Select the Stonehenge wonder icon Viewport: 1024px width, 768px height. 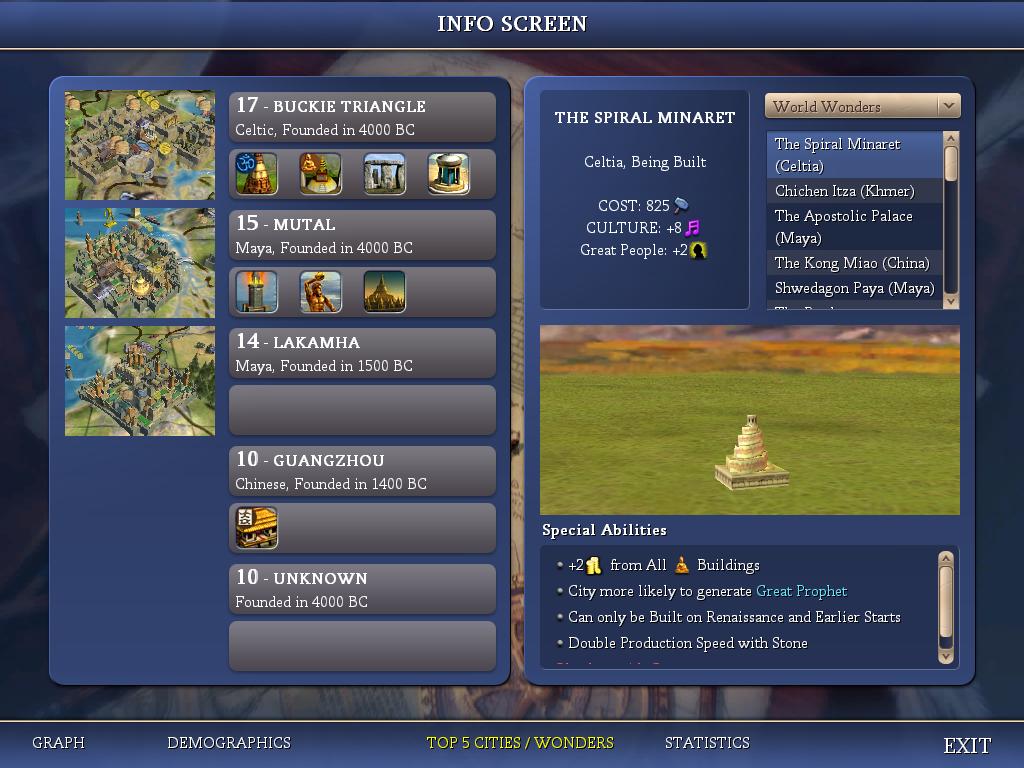(x=384, y=174)
